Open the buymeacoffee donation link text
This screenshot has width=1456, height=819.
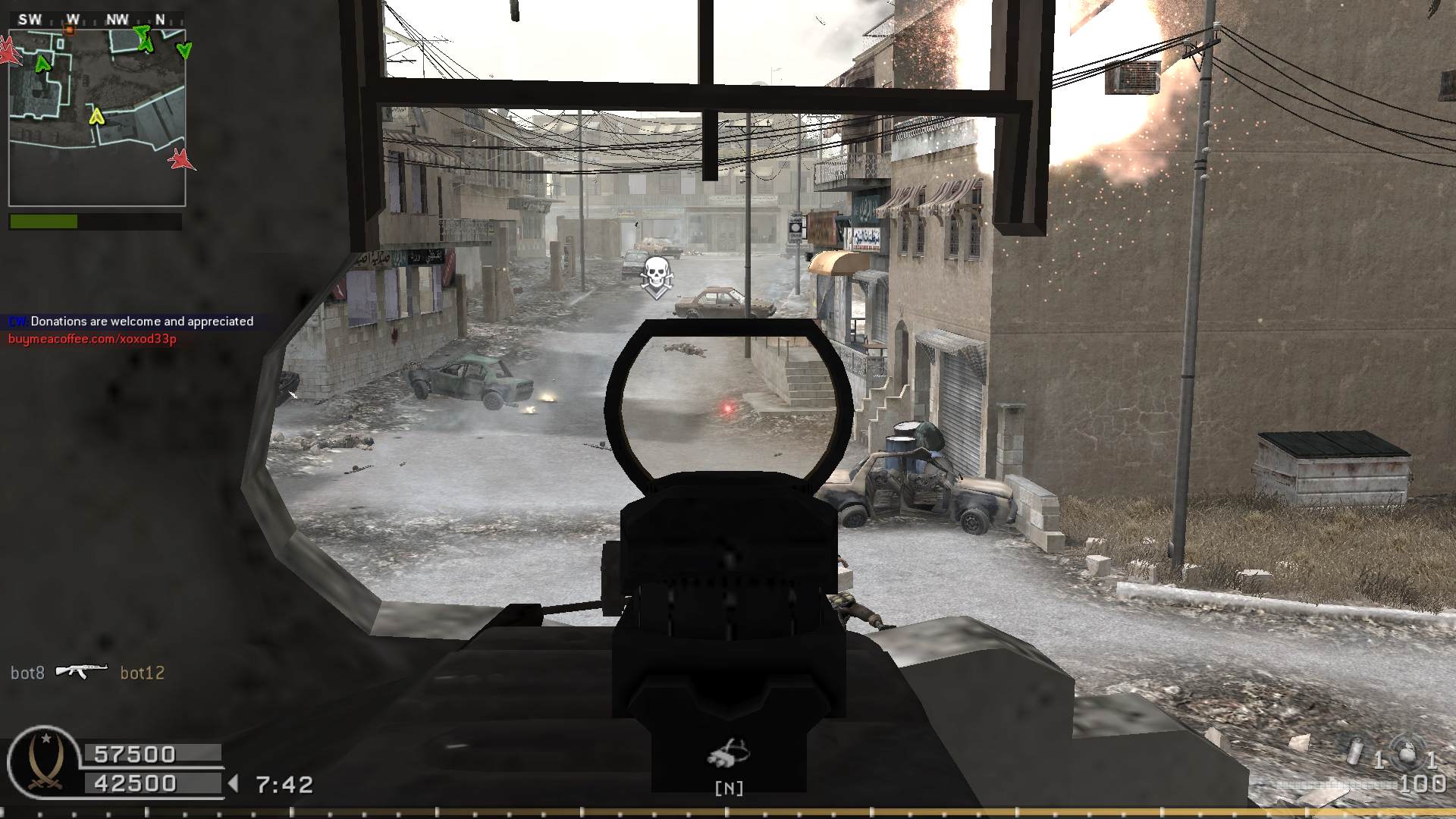[93, 339]
